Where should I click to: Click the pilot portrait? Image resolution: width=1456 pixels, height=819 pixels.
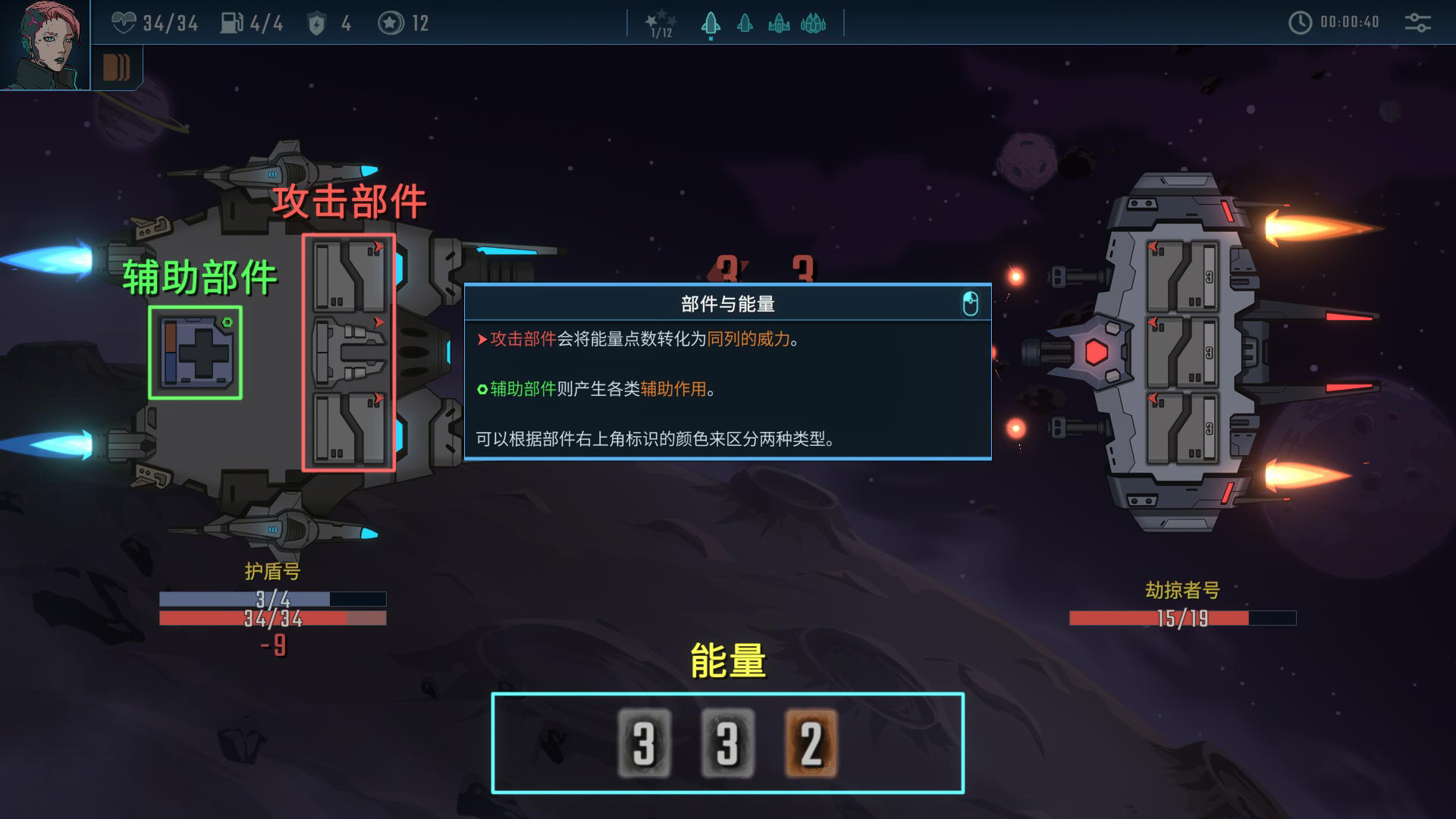[44, 44]
